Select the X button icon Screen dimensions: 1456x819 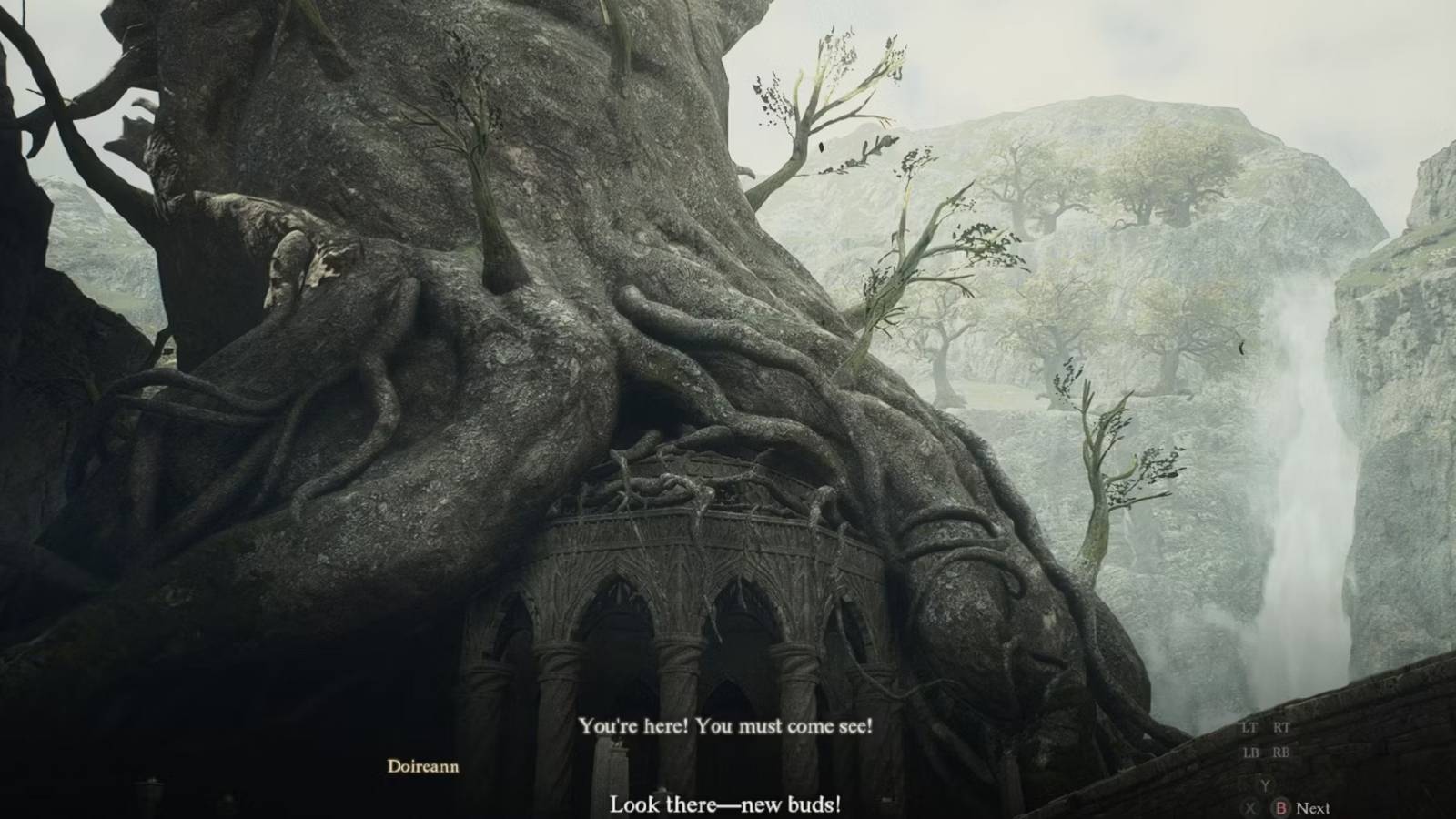point(1250,808)
